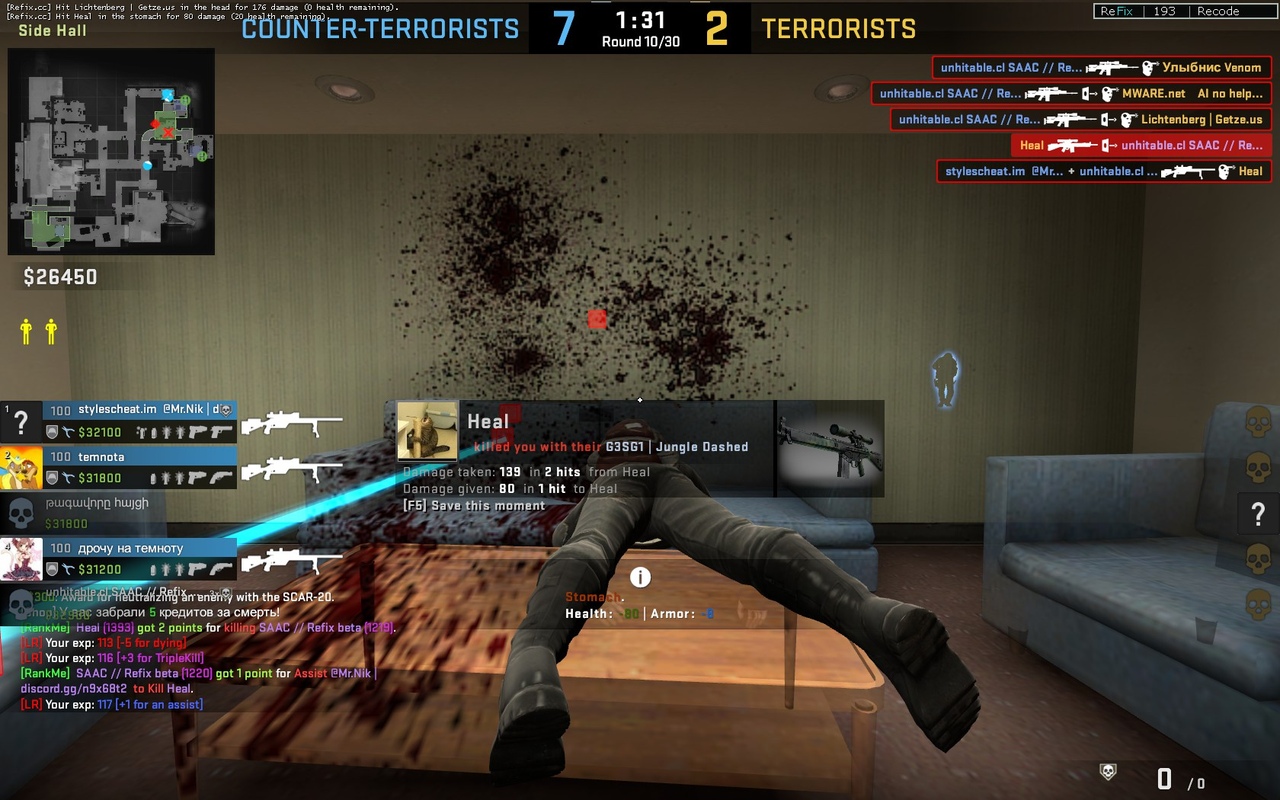Click the 193 counter between ReFix and Recode
The width and height of the screenshot is (1280, 800).
(x=1166, y=11)
